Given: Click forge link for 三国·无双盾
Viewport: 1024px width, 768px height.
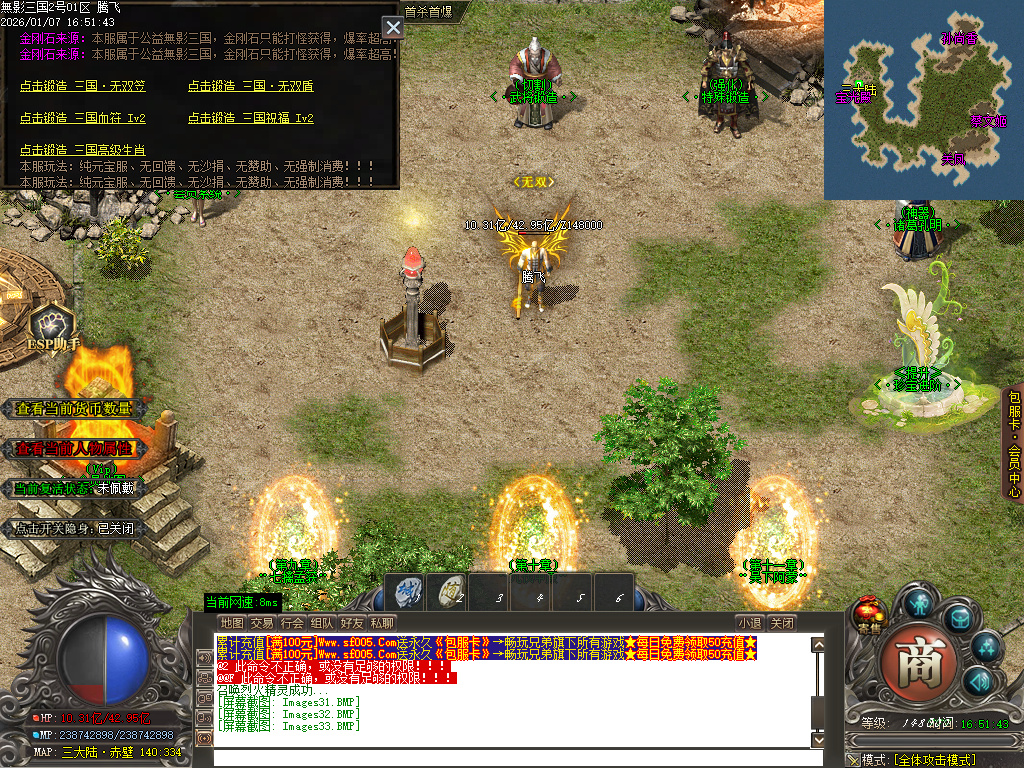Looking at the screenshot, I should click(x=250, y=86).
